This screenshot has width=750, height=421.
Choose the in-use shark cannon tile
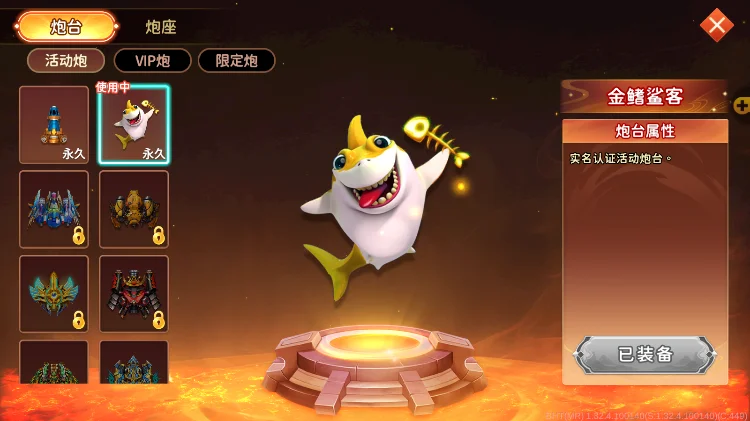[x=134, y=125]
